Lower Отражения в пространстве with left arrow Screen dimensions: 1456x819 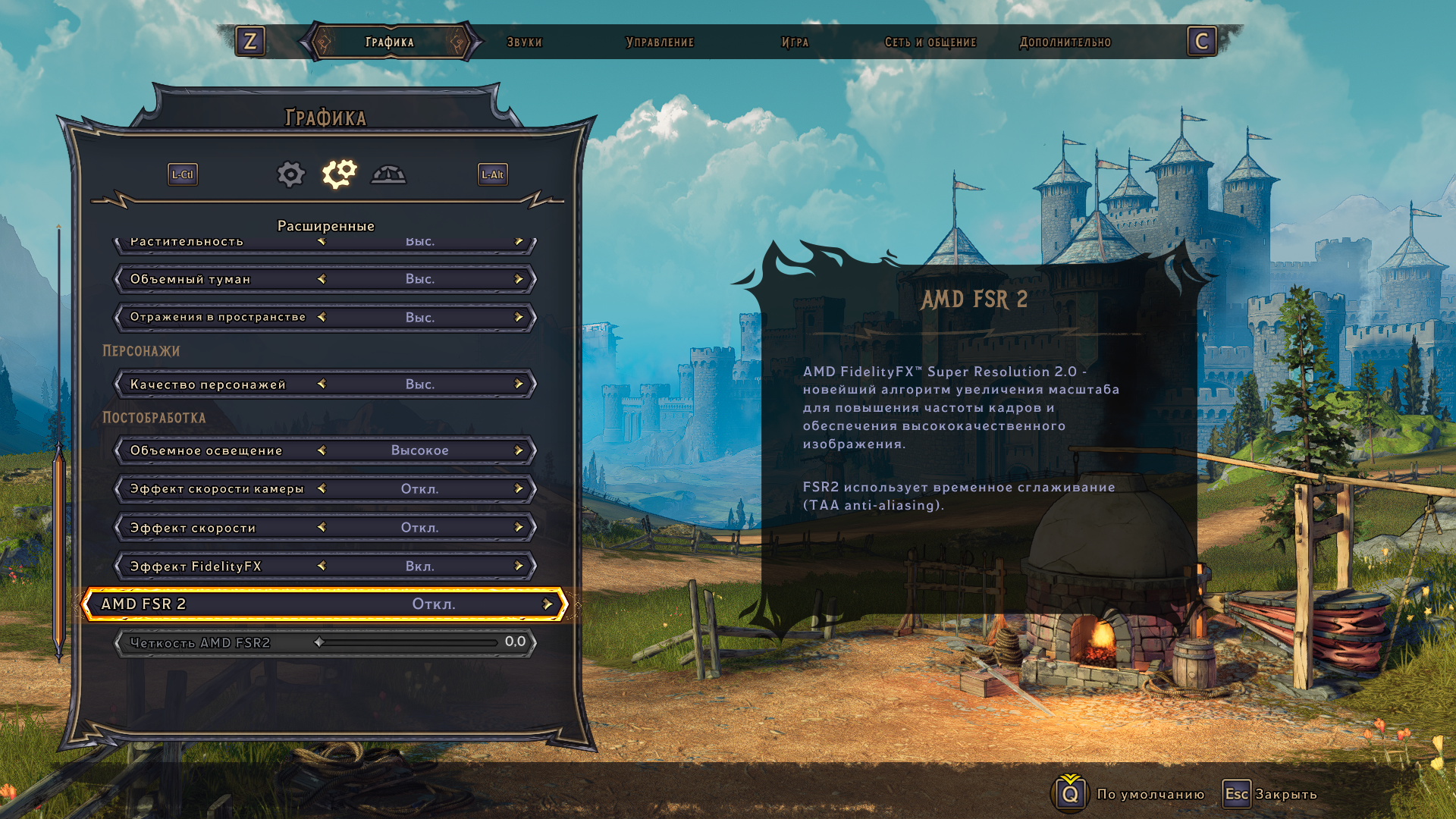[322, 317]
